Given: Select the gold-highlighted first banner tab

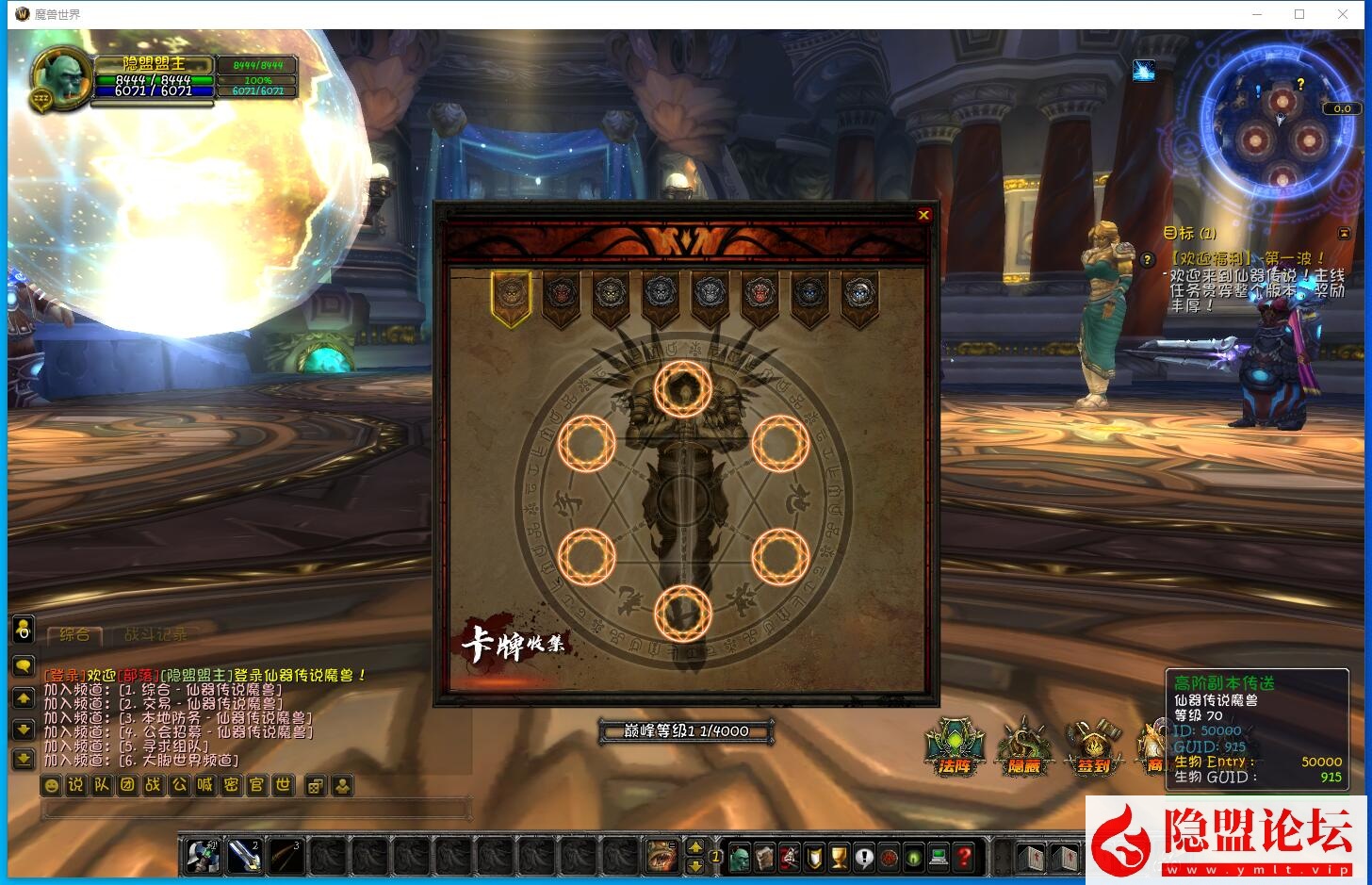Looking at the screenshot, I should 511,296.
